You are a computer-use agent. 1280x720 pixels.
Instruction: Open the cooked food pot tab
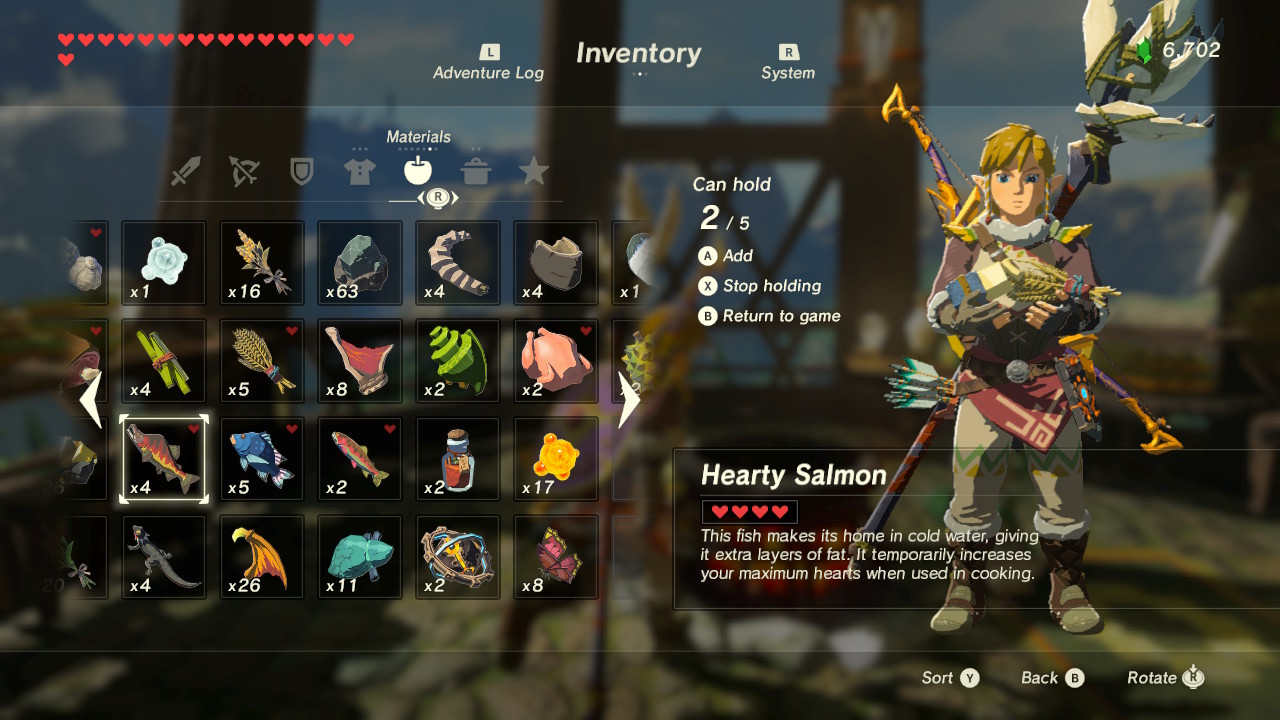(x=476, y=170)
